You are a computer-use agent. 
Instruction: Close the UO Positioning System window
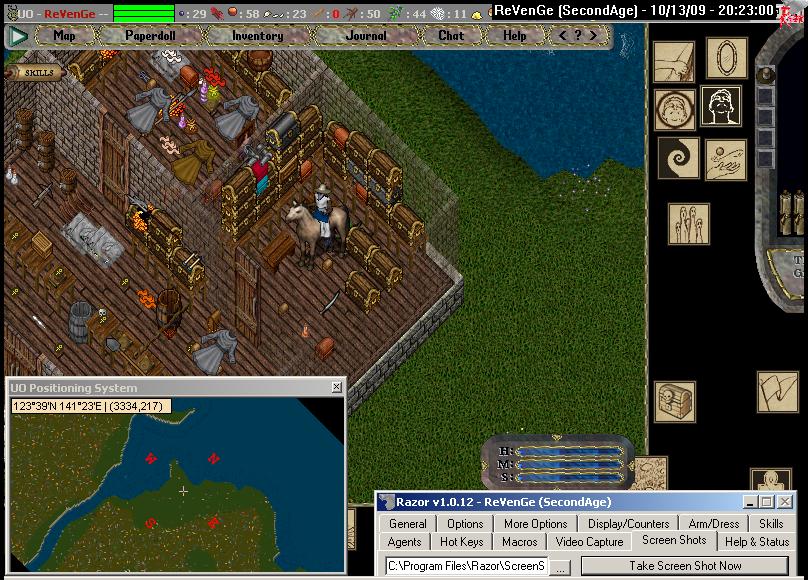coord(336,388)
